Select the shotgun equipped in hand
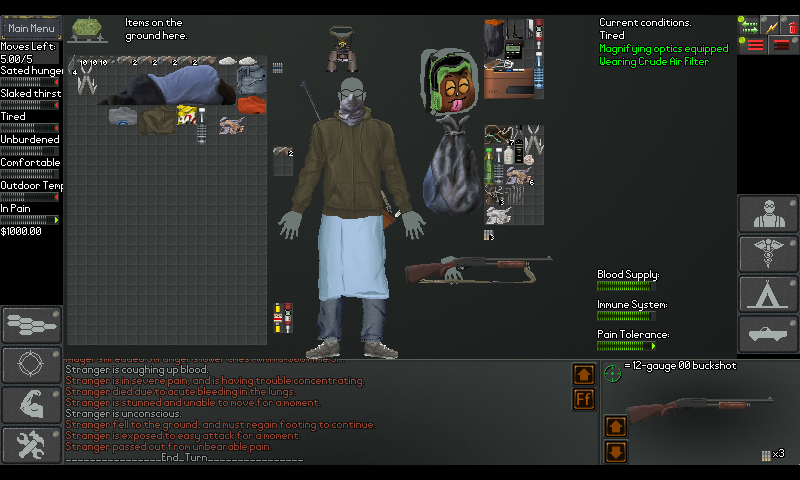The height and width of the screenshot is (480, 800). click(x=478, y=268)
